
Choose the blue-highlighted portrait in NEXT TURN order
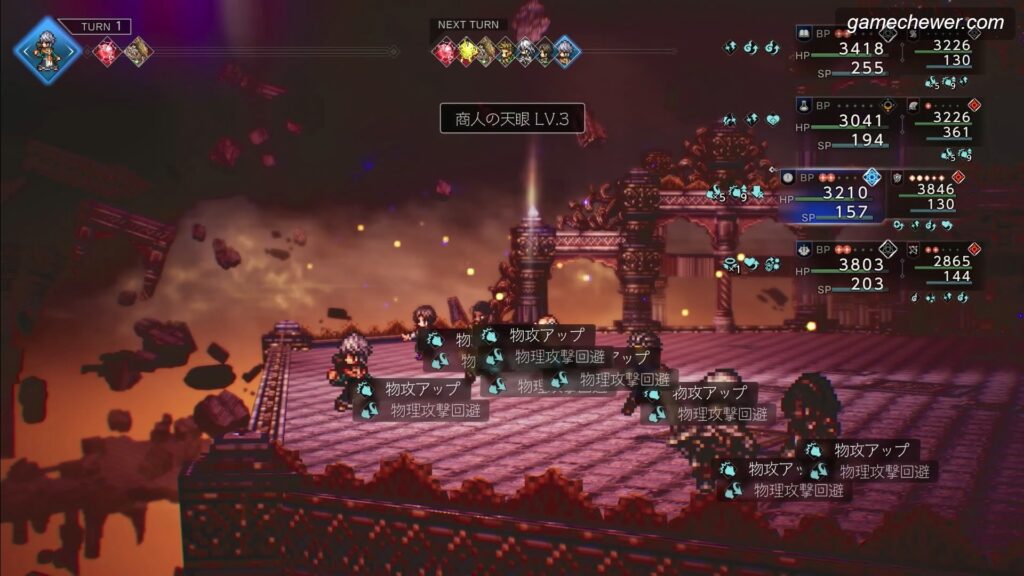(x=565, y=51)
